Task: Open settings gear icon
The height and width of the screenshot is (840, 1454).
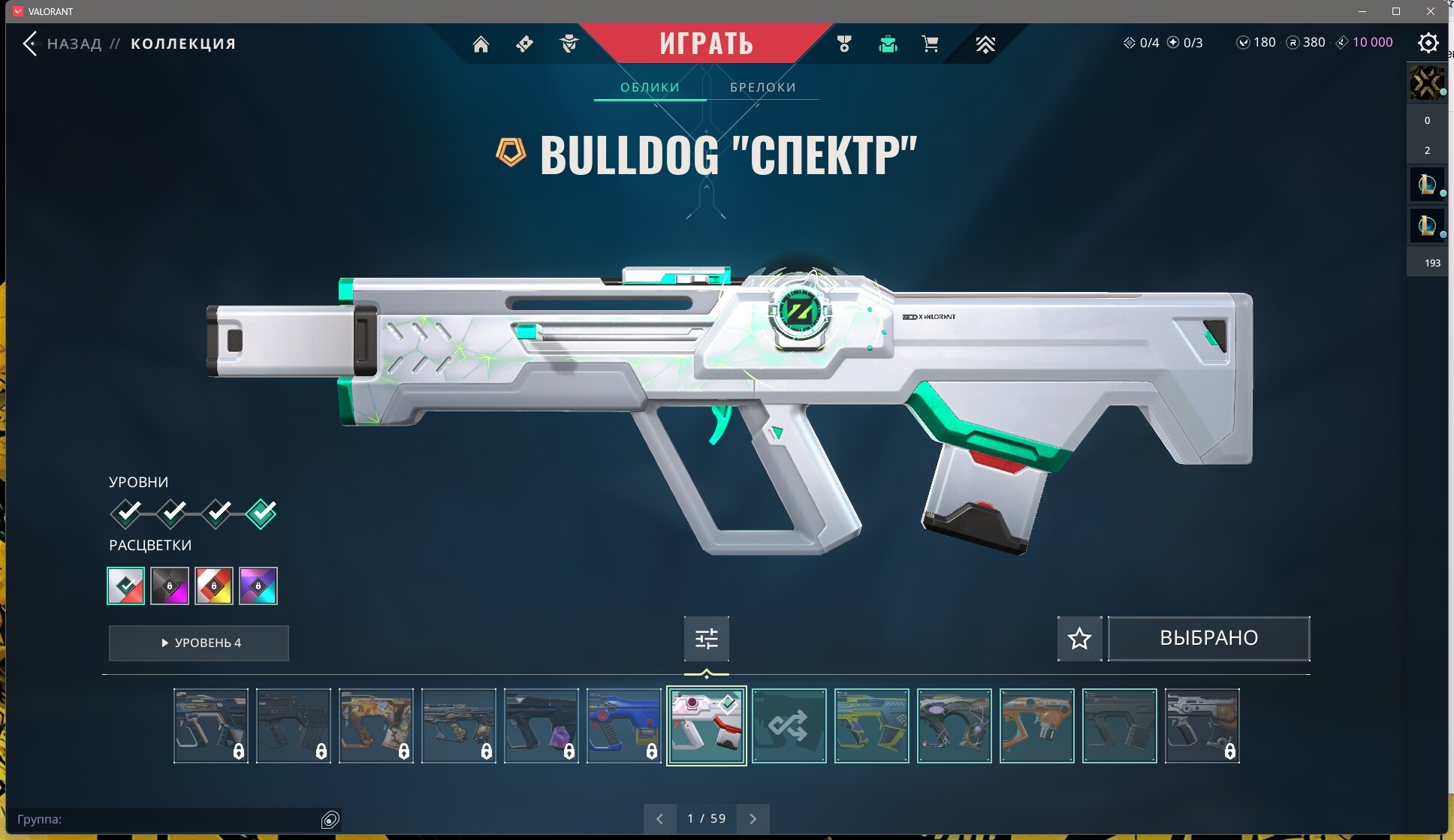Action: click(1428, 43)
